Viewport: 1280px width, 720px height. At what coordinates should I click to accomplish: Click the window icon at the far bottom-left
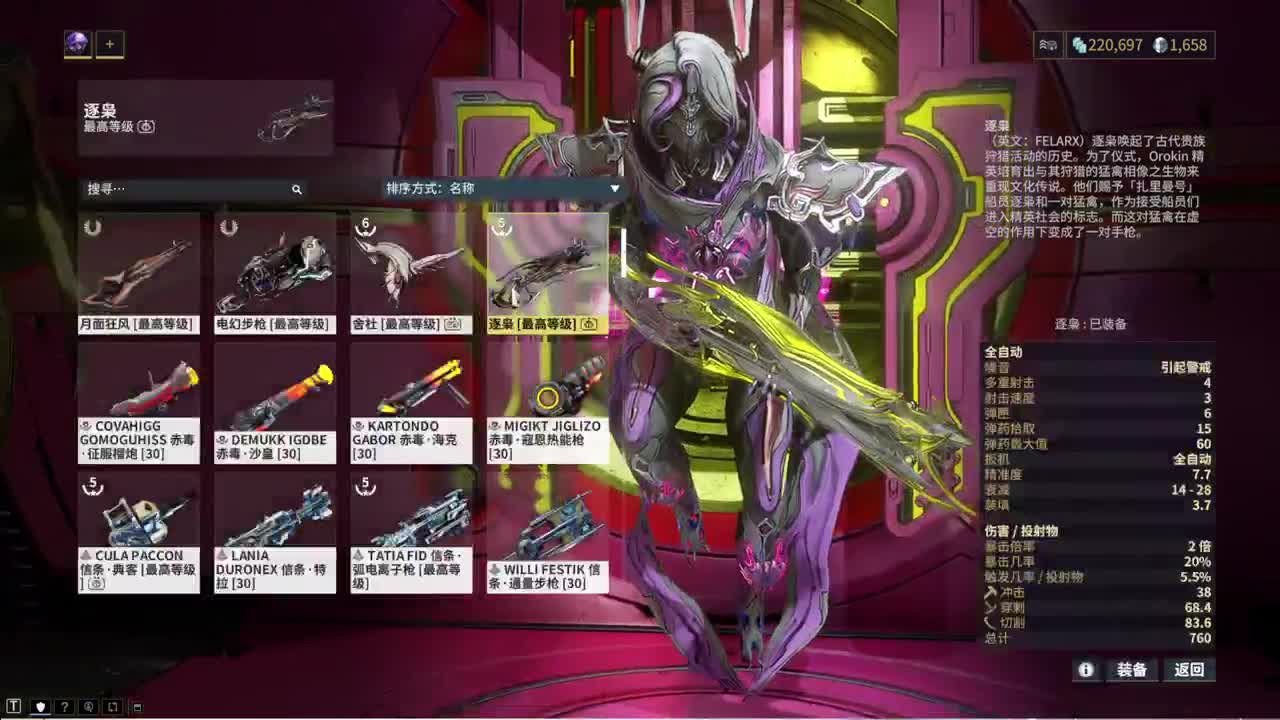tap(137, 707)
